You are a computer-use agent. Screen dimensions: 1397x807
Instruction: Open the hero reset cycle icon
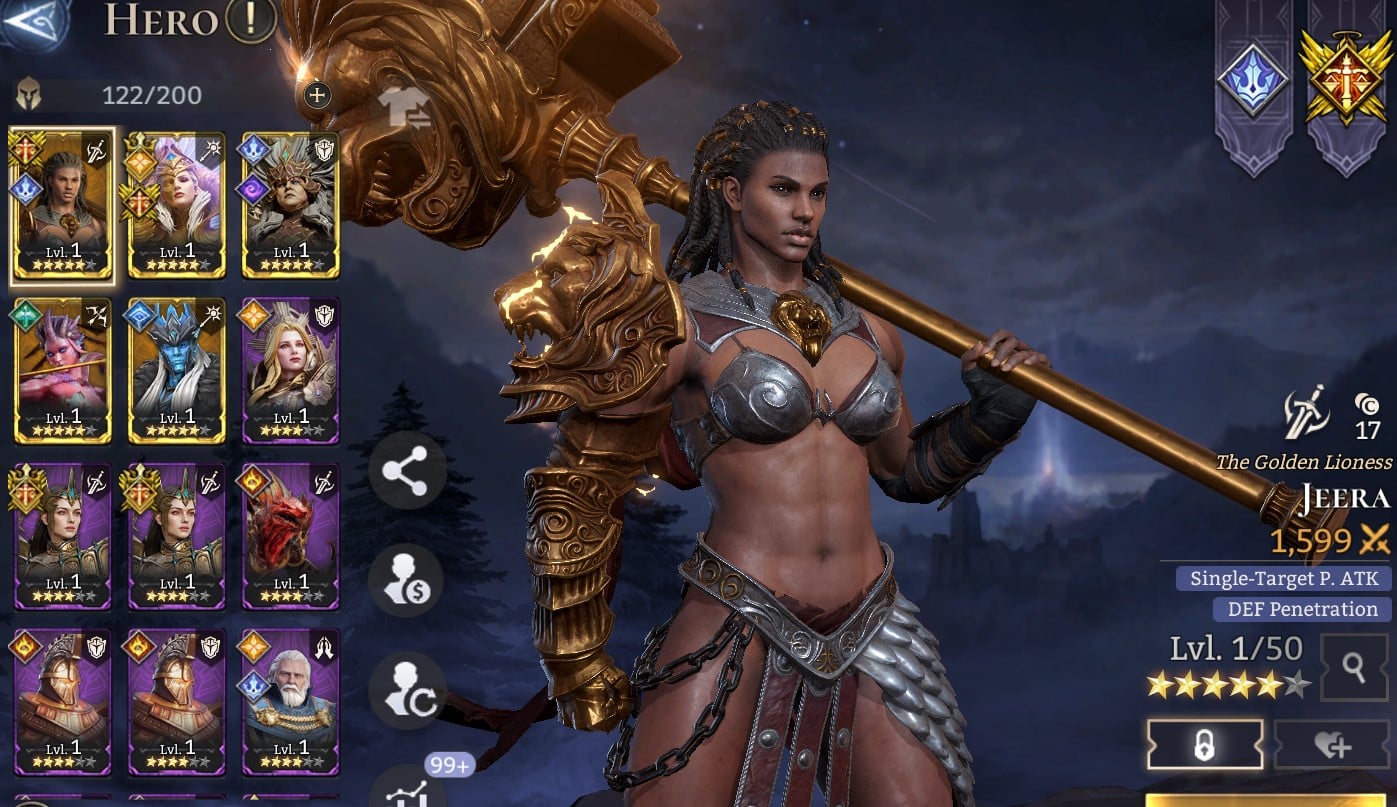pos(406,691)
